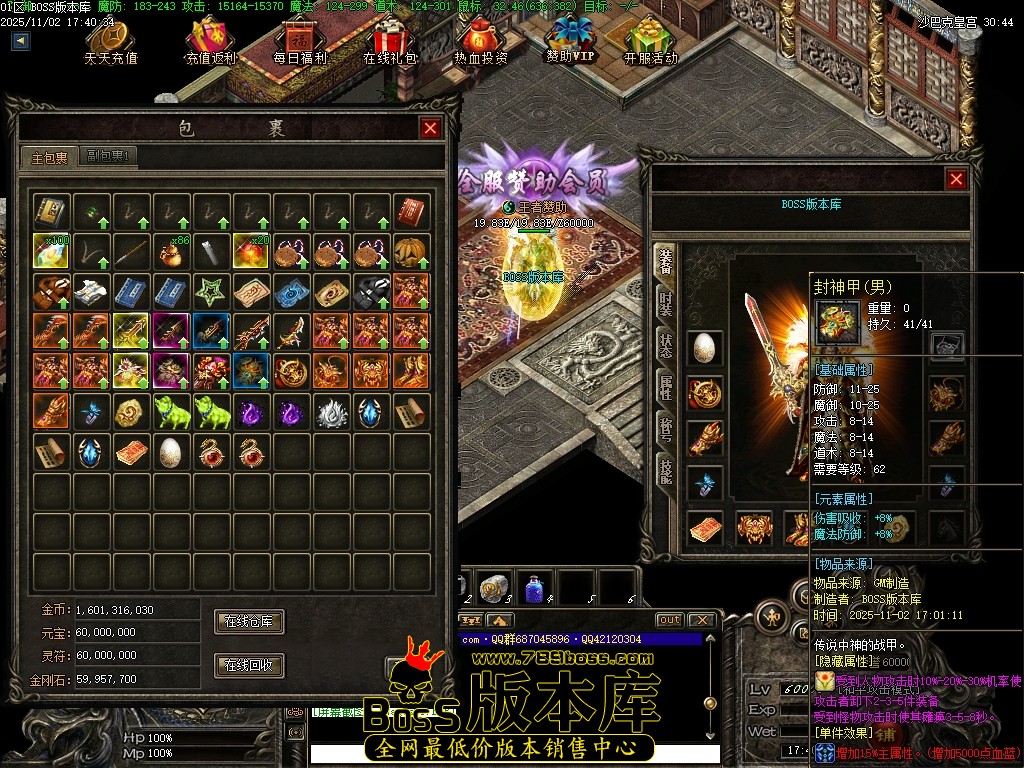Image resolution: width=1024 pixels, height=768 pixels.
Task: Open the 每日福利 daily welfare icon
Action: coord(300,42)
